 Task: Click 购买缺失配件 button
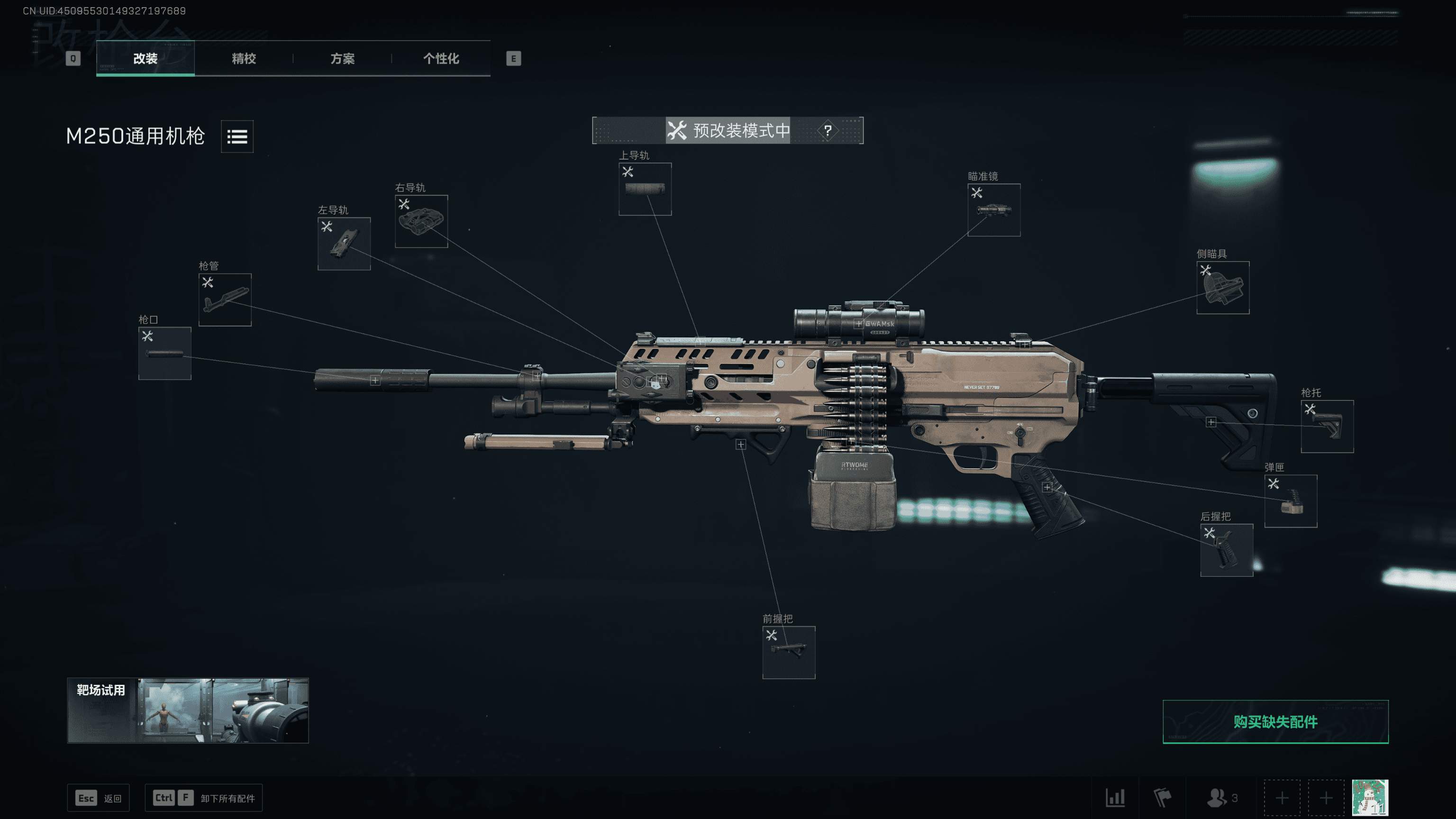coord(1275,722)
